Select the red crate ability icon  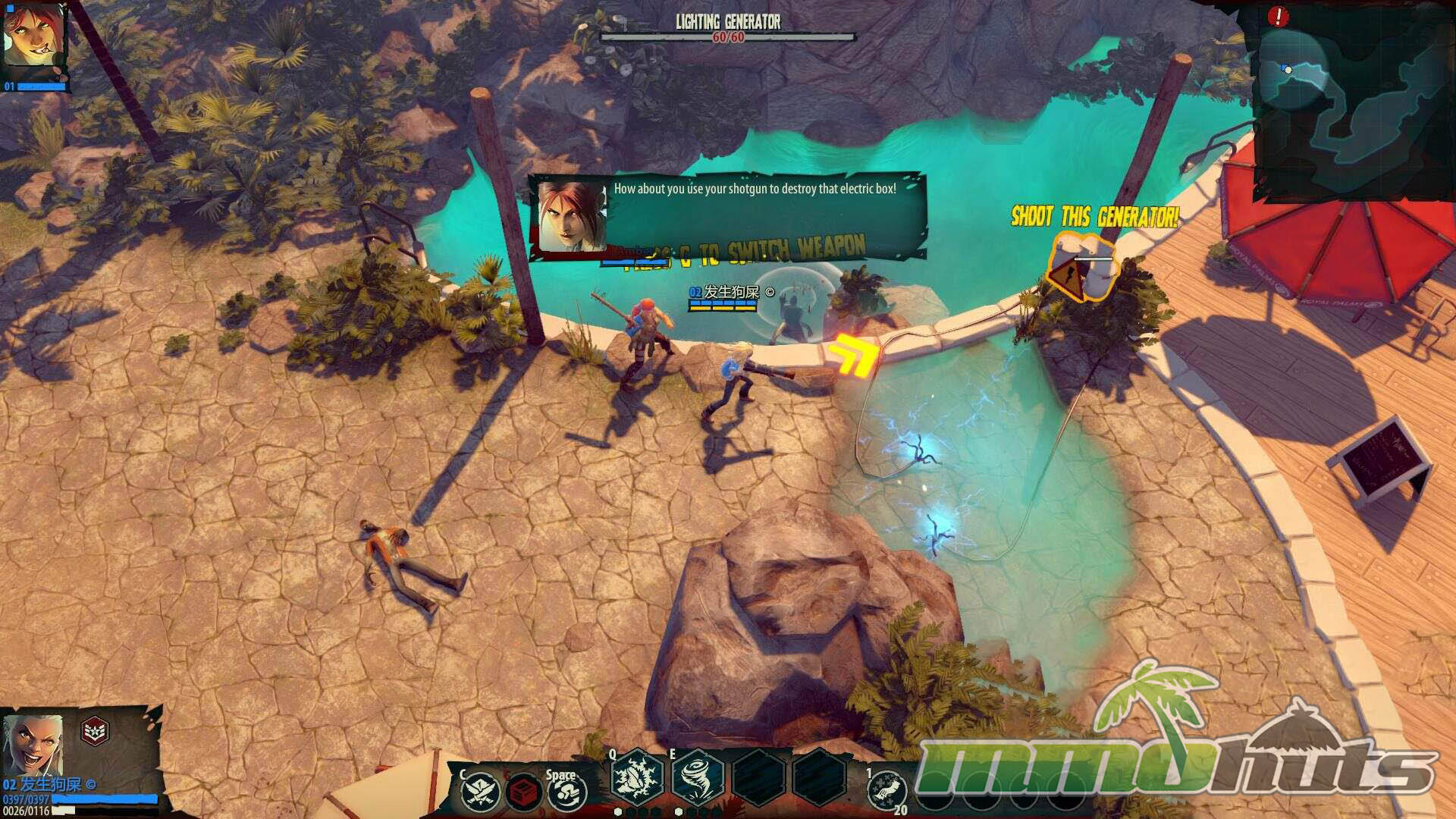pyautogui.click(x=523, y=792)
